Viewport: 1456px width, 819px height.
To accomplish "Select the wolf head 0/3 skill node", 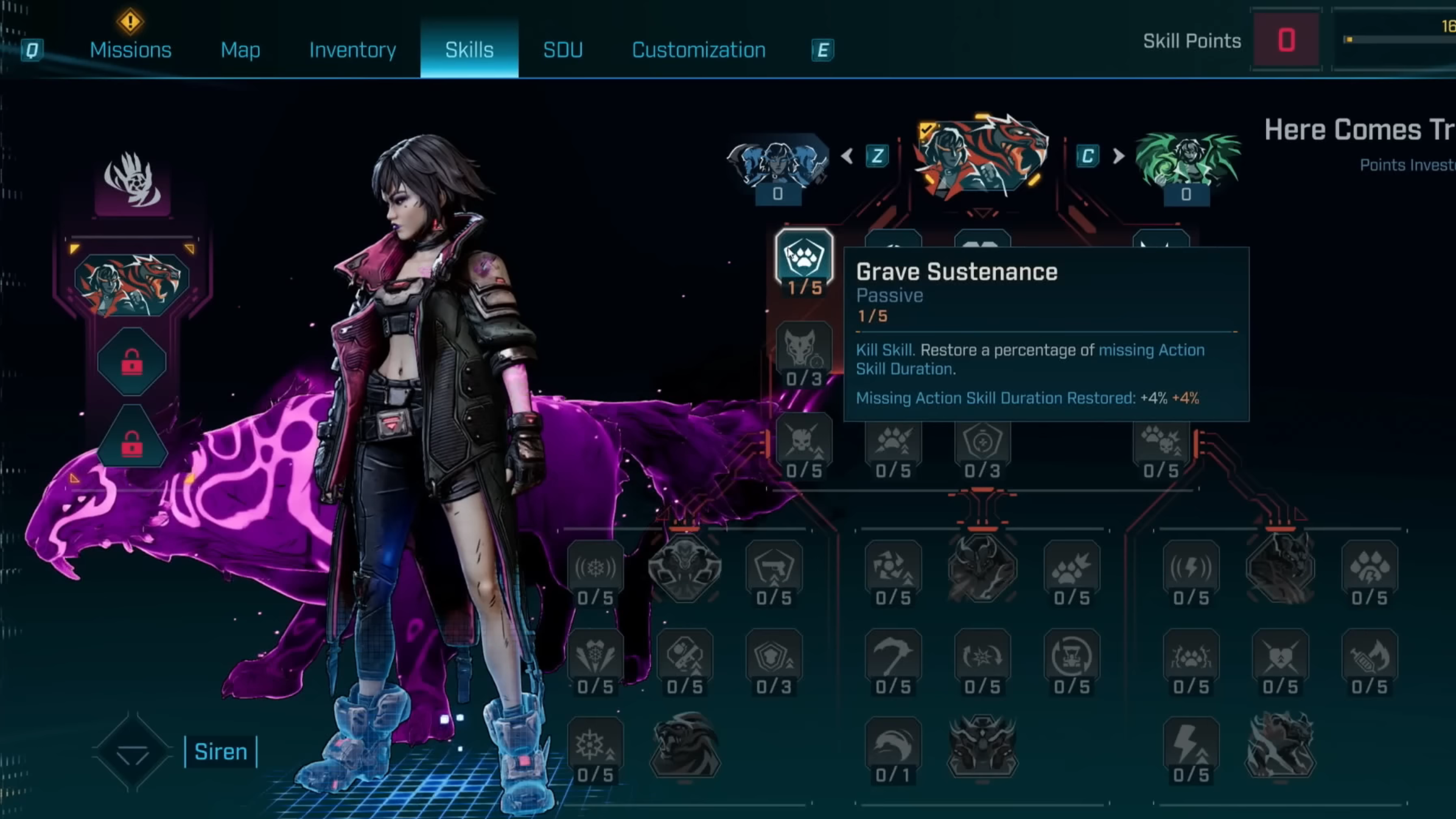I will coord(803,349).
